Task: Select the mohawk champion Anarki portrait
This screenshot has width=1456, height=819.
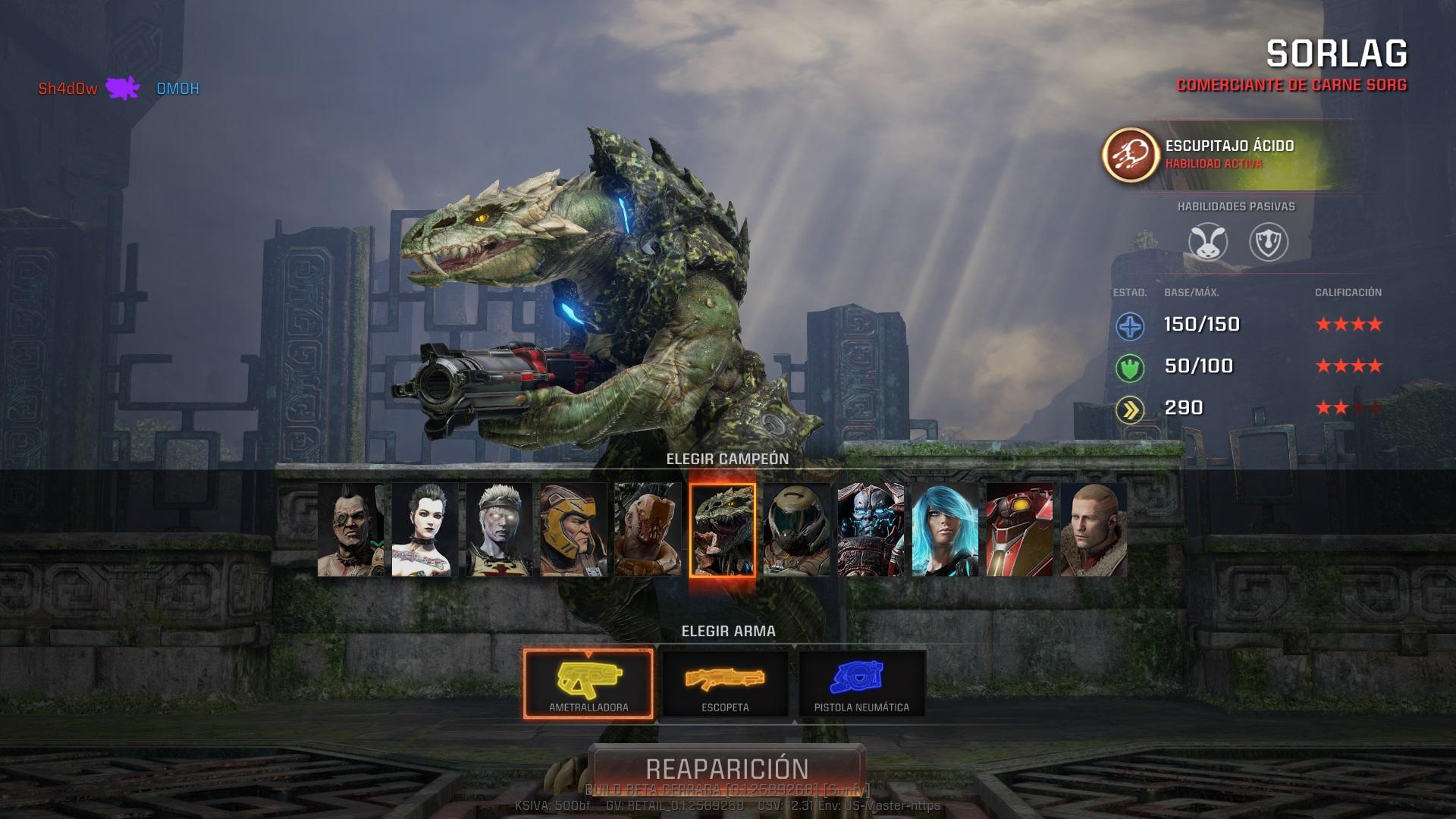Action: point(350,529)
